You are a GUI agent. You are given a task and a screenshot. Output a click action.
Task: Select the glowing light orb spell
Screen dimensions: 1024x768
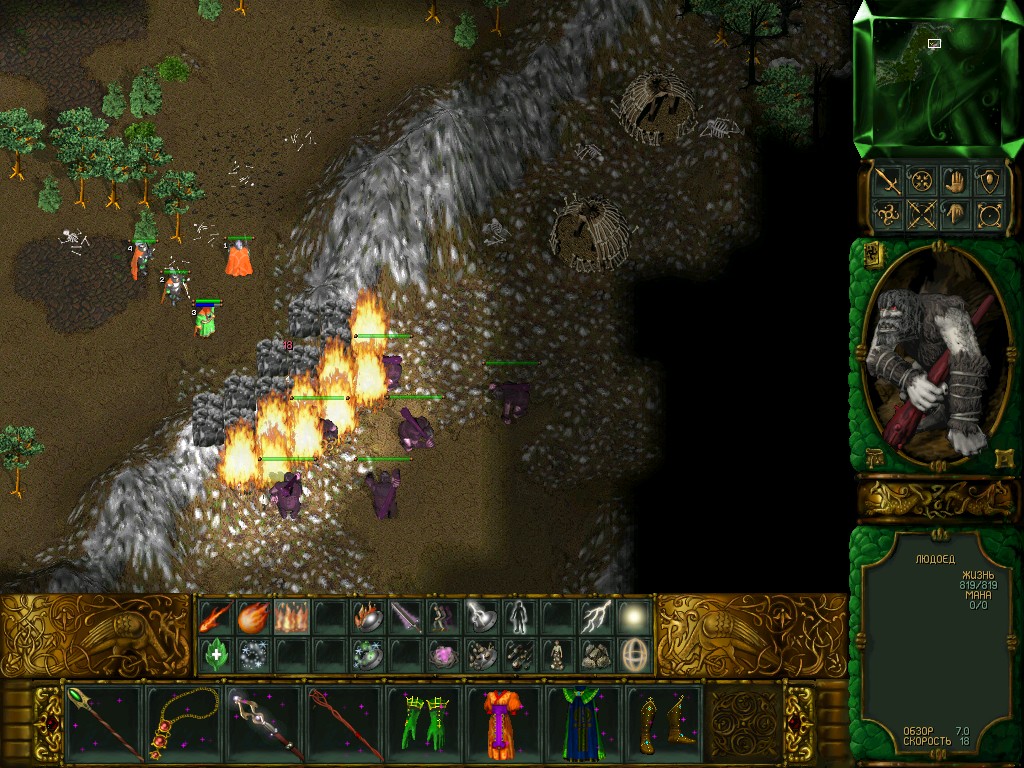tap(634, 616)
